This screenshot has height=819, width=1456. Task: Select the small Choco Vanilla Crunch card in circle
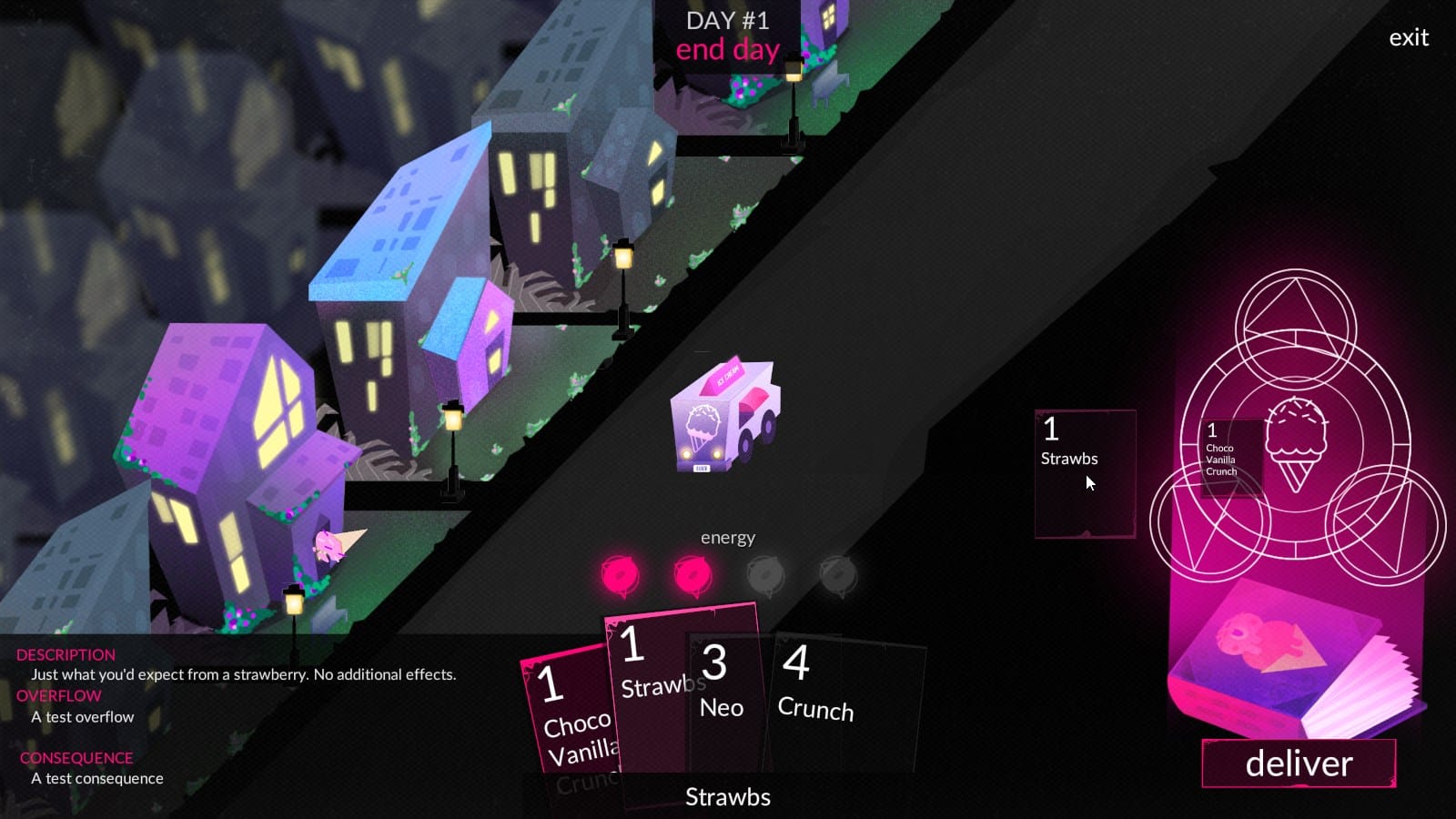tap(1230, 457)
